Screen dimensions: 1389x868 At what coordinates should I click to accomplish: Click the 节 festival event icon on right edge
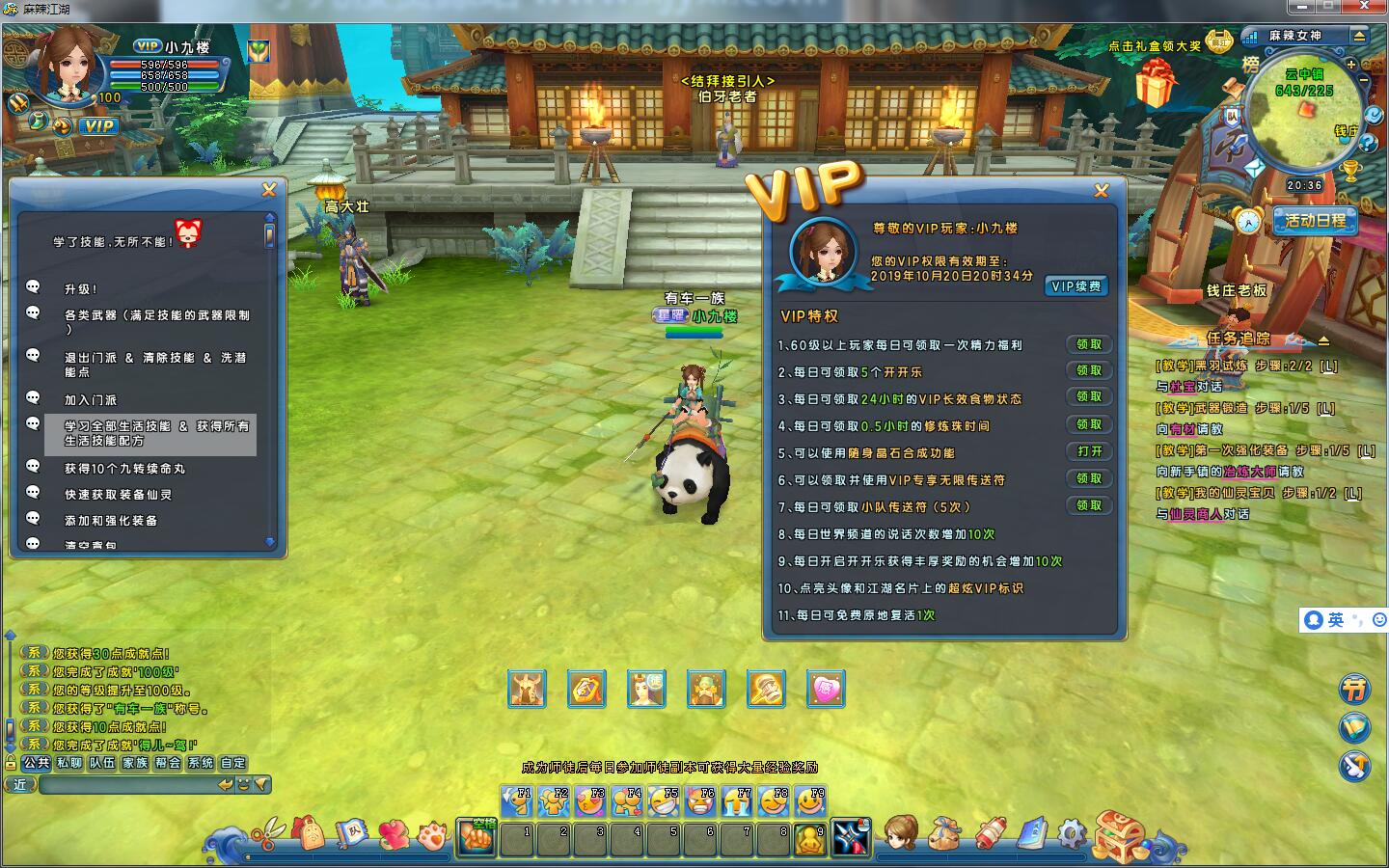click(x=1354, y=690)
